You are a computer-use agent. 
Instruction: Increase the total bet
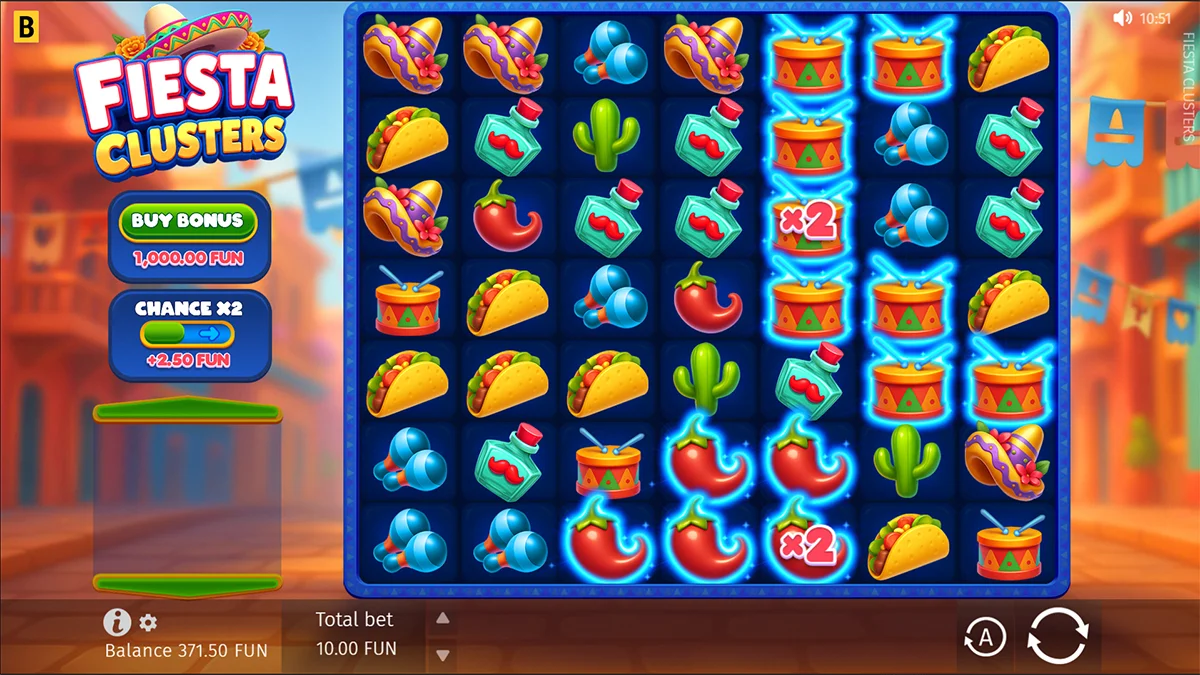coord(442,619)
